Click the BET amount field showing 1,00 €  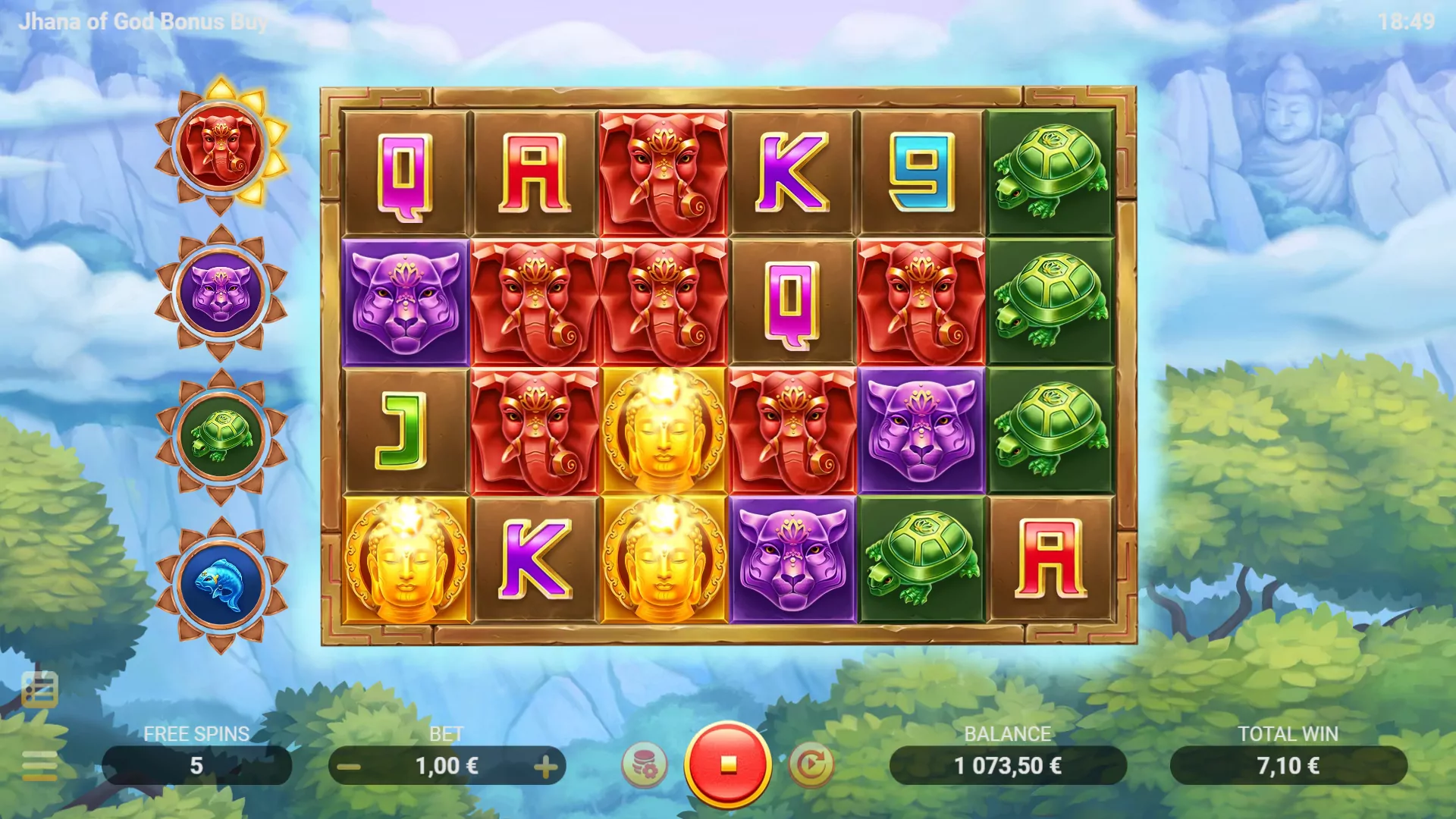click(449, 764)
